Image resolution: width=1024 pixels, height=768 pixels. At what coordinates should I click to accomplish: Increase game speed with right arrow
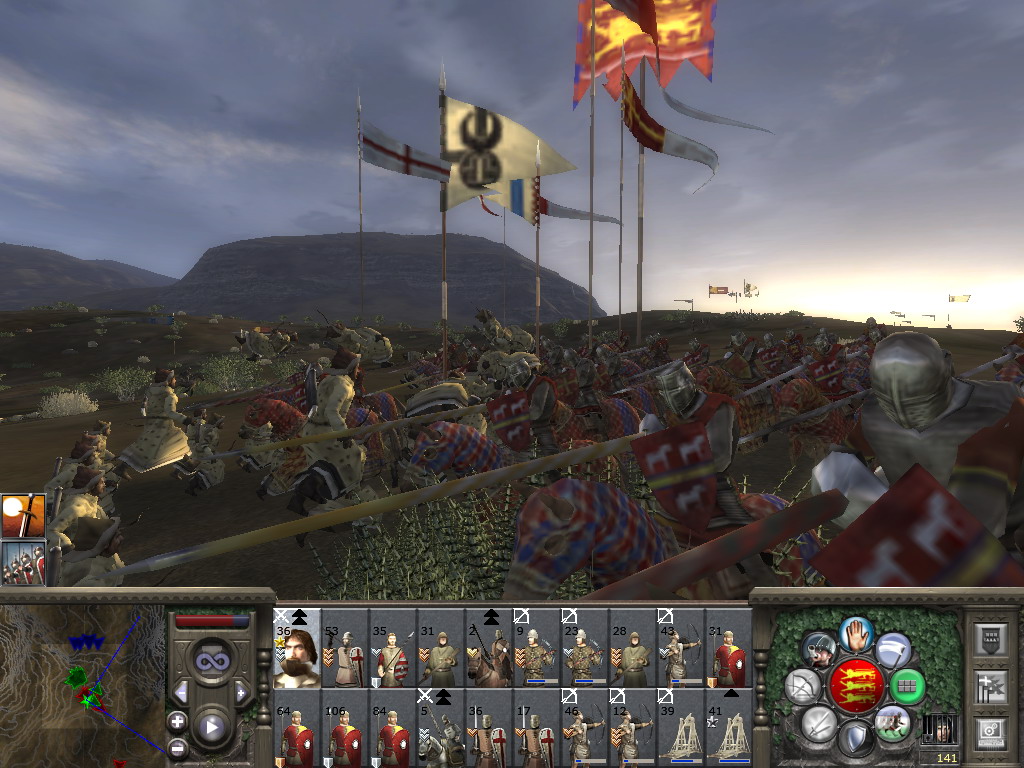tap(240, 692)
